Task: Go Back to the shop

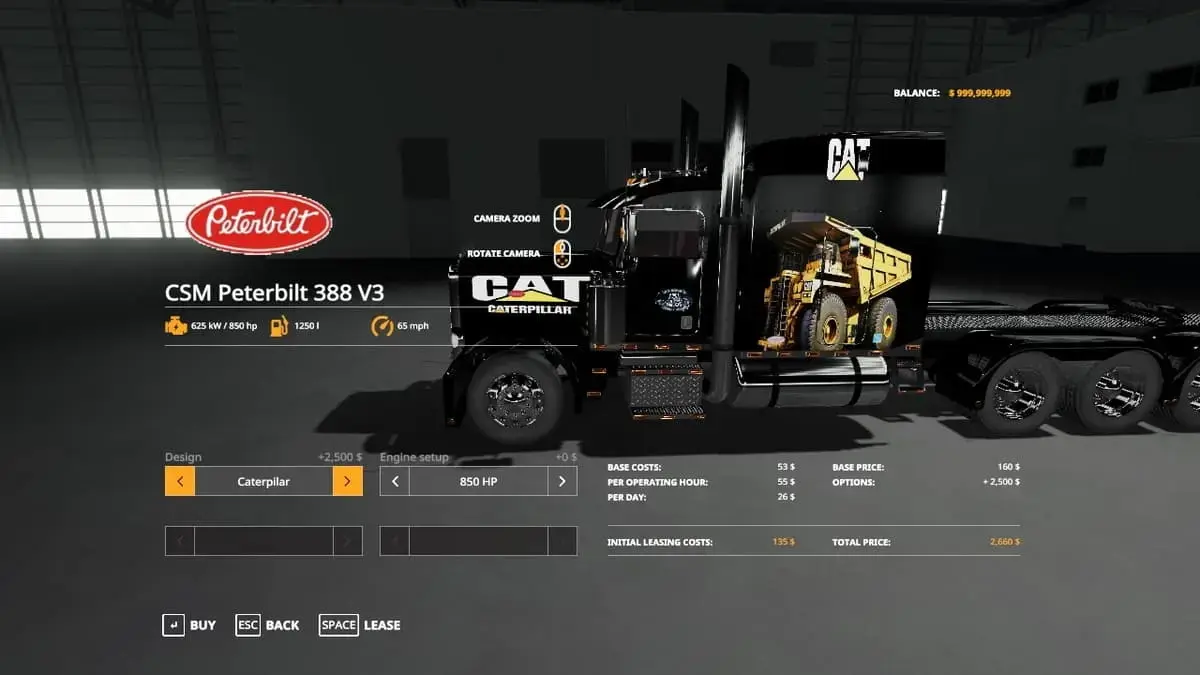Action: (267, 625)
